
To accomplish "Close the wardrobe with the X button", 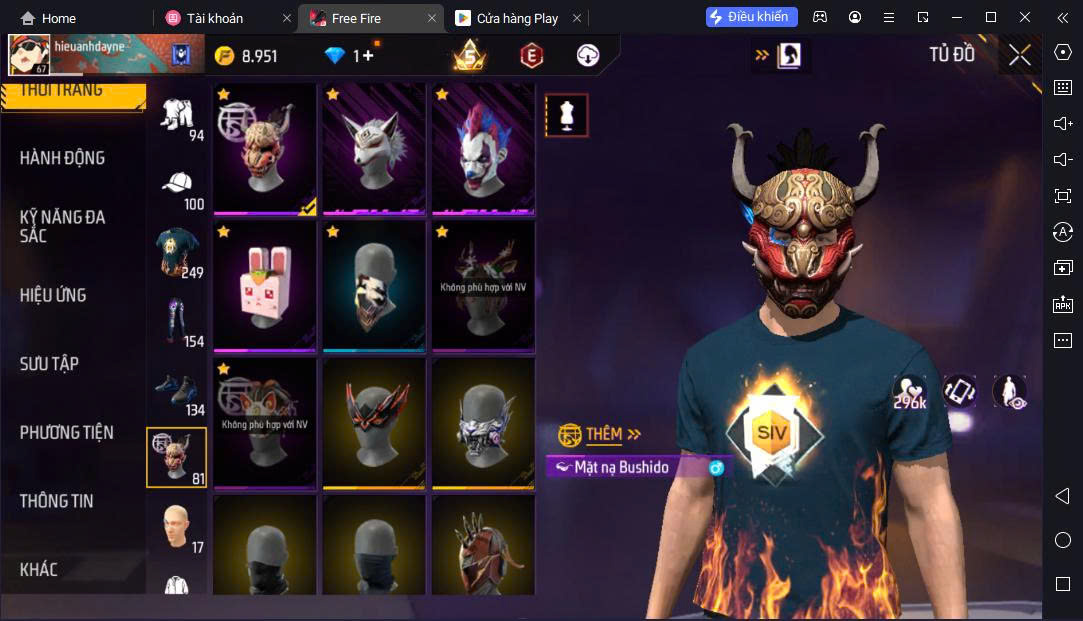I will (1019, 56).
